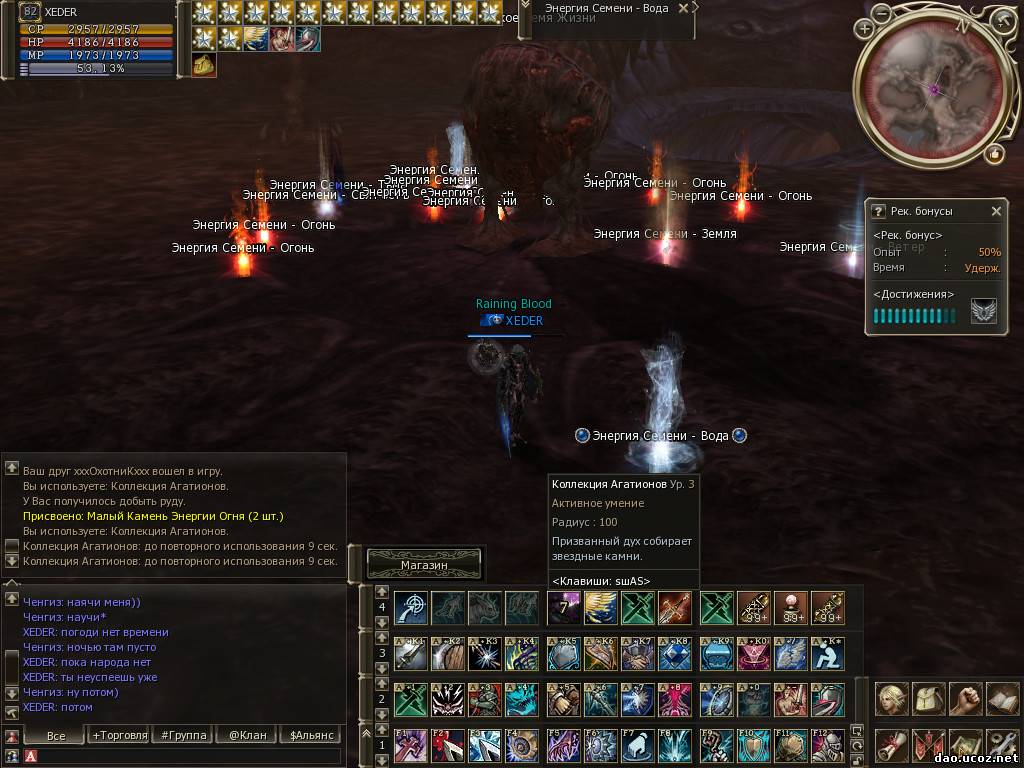Viewport: 1024px width, 768px height.
Task: Switch to the +Торговля chat tab
Action: pyautogui.click(x=119, y=735)
